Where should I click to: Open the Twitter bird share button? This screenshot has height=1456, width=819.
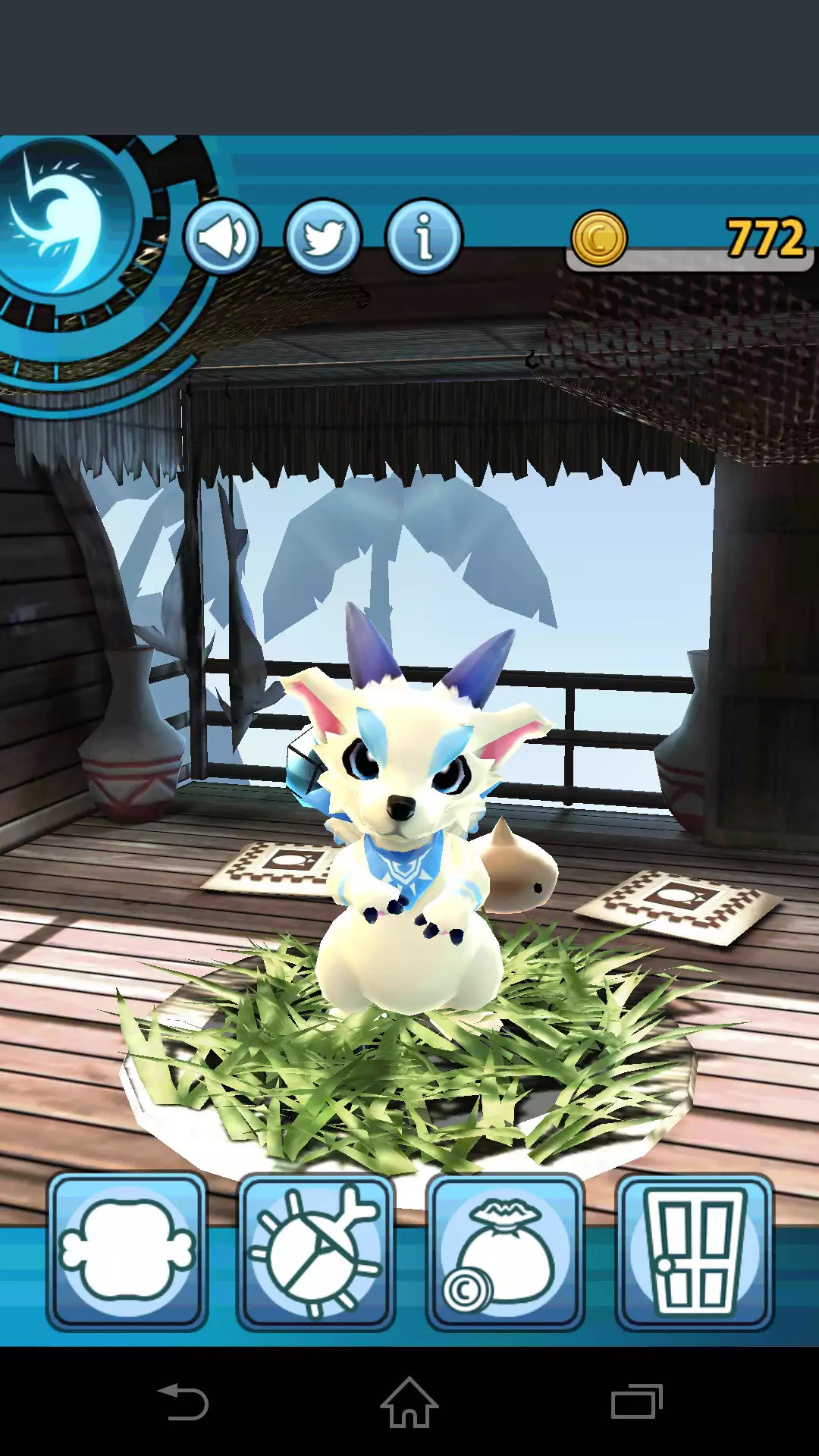(323, 237)
